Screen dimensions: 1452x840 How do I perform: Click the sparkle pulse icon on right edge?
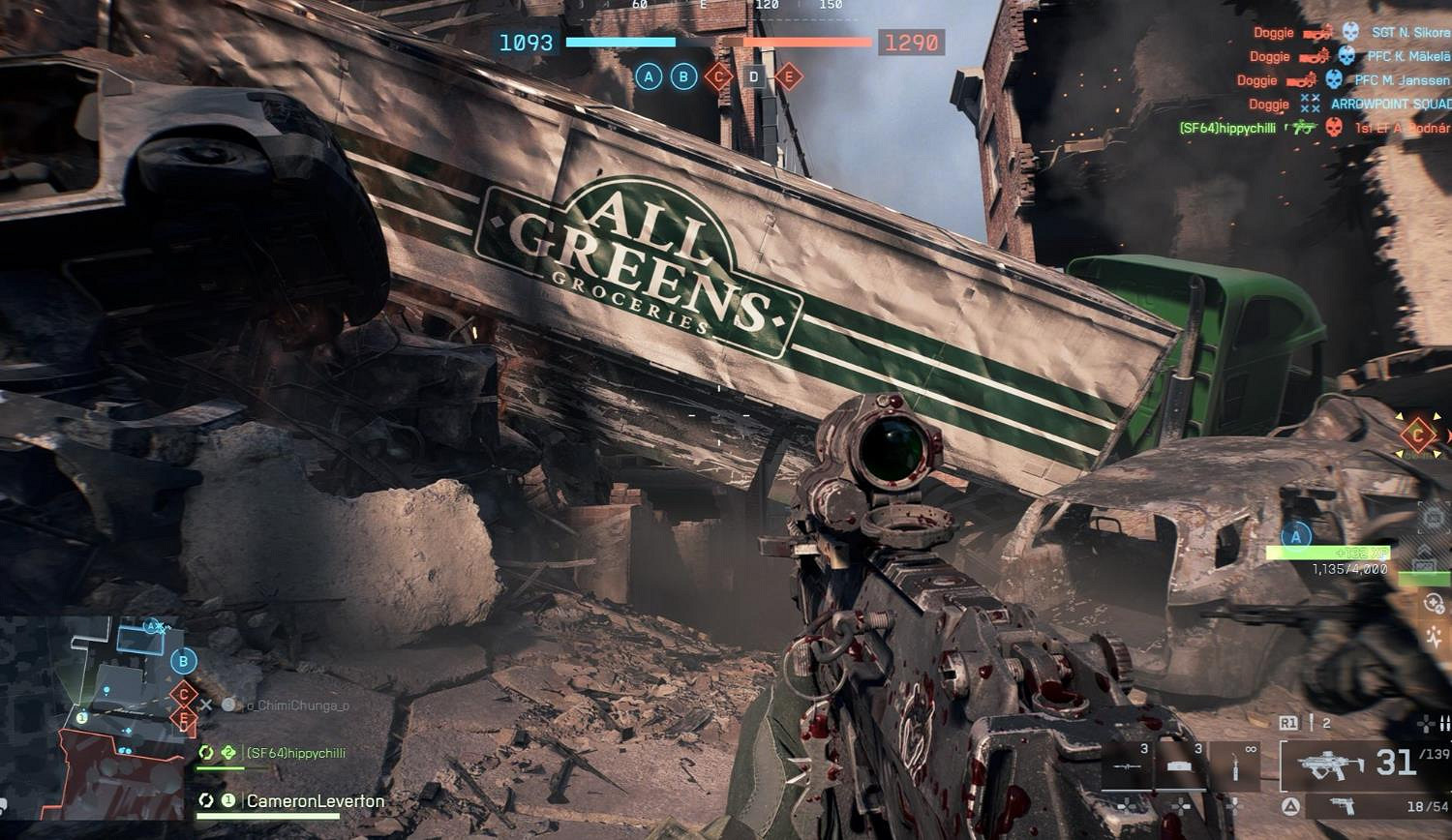1435,638
